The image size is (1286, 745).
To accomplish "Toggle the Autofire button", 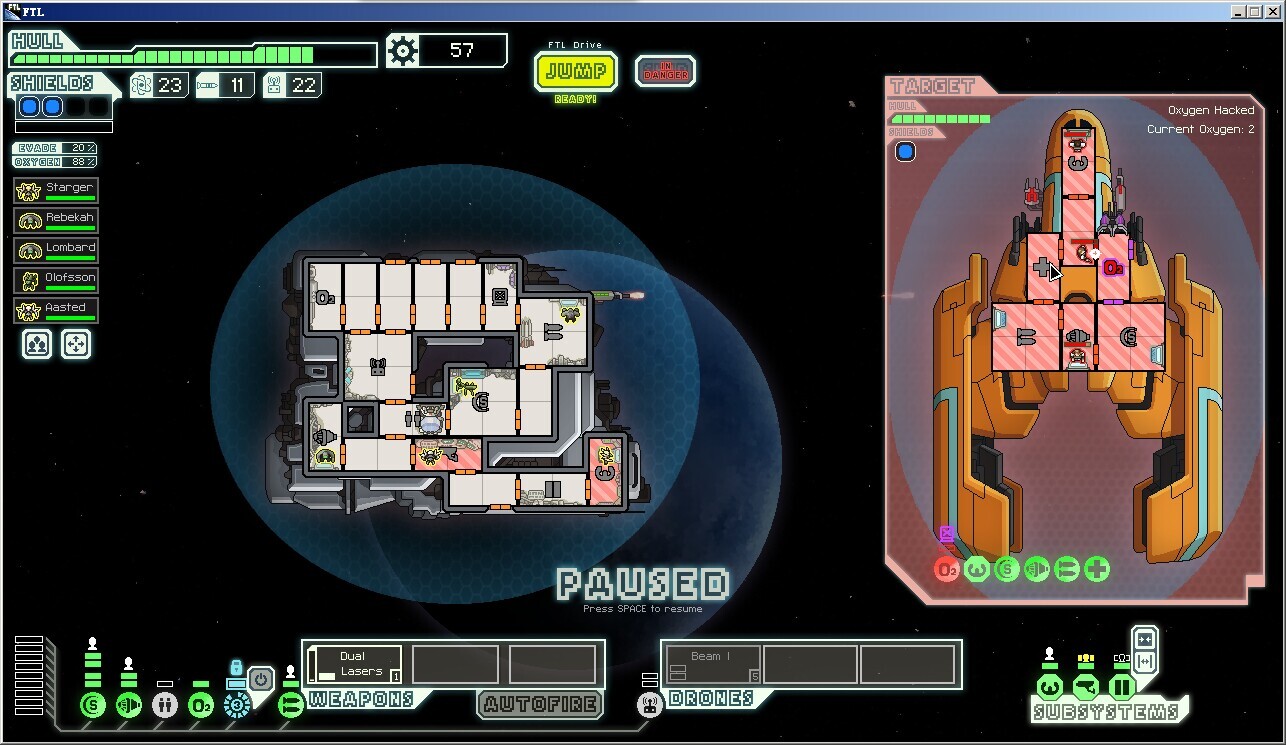I will 540,704.
